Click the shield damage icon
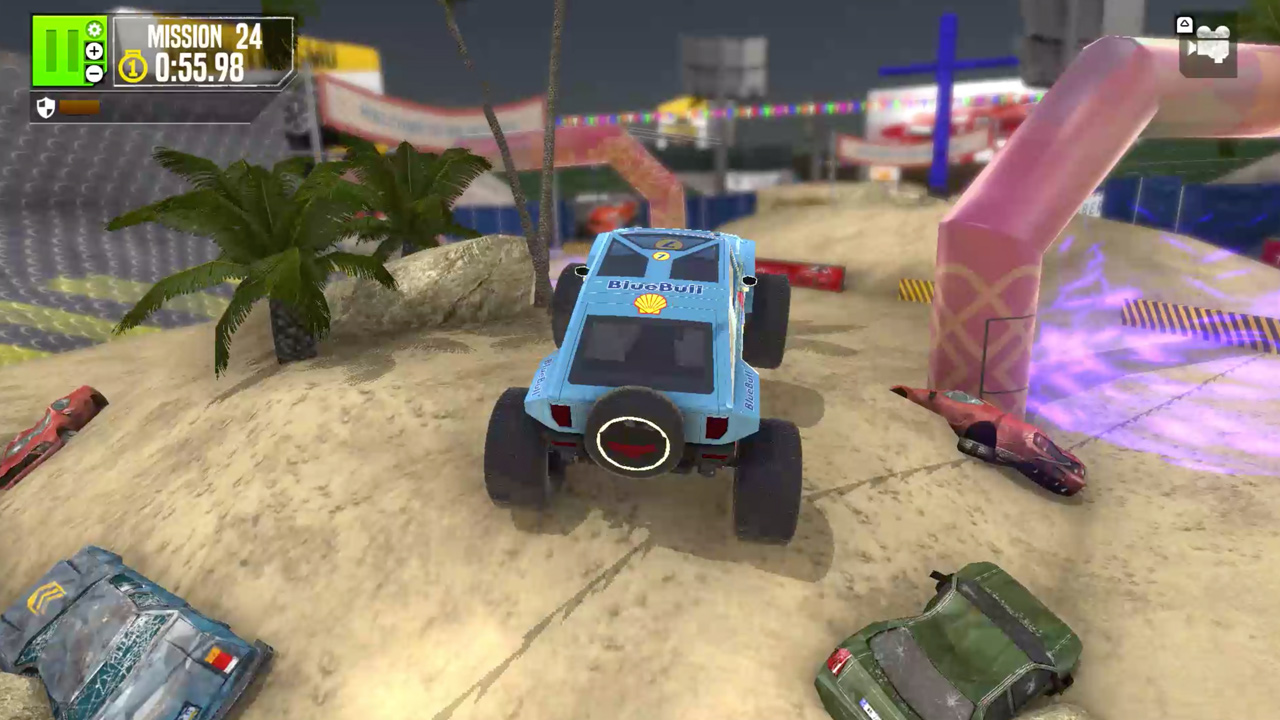 pos(46,107)
